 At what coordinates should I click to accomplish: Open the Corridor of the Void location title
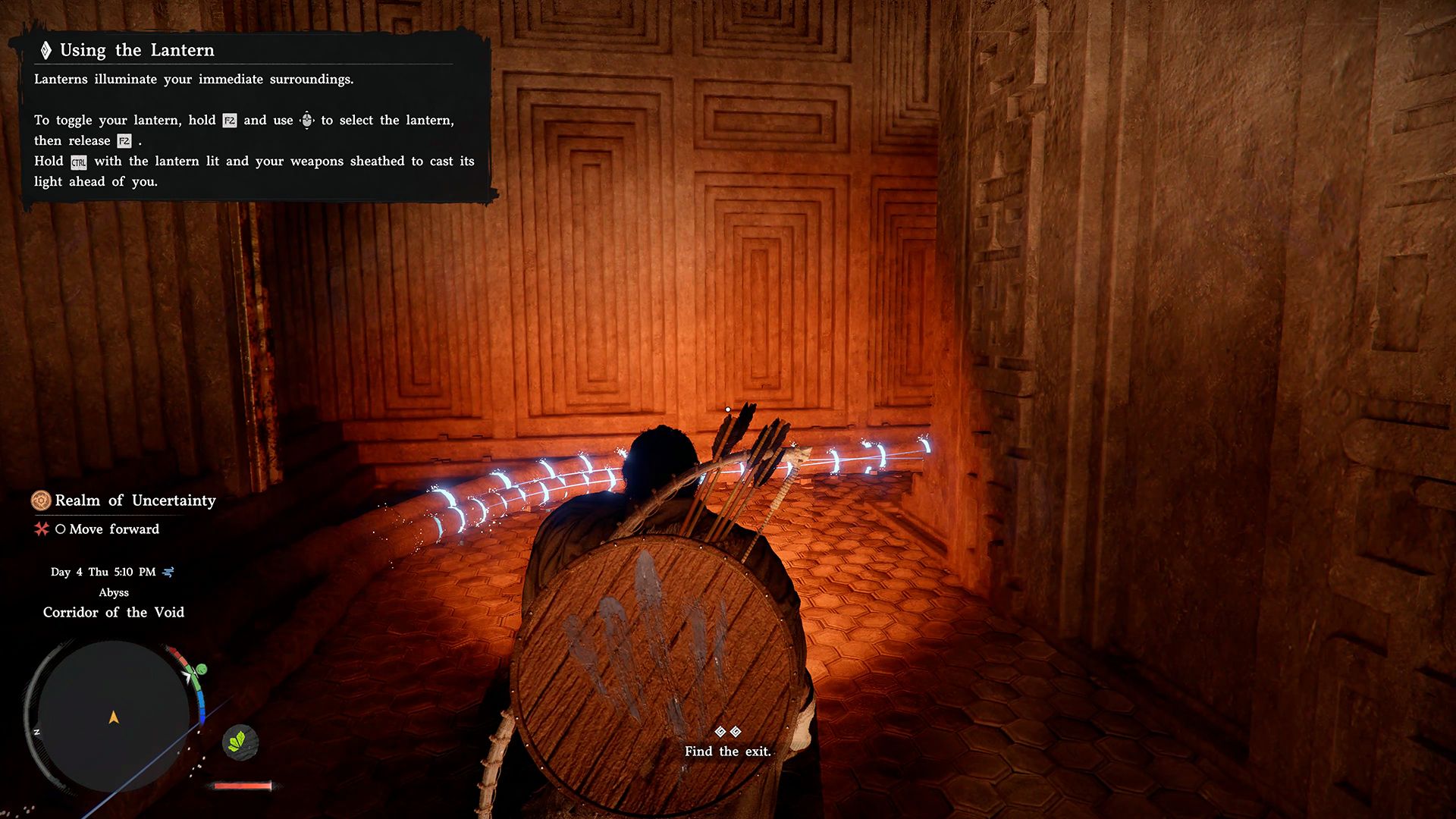[112, 612]
